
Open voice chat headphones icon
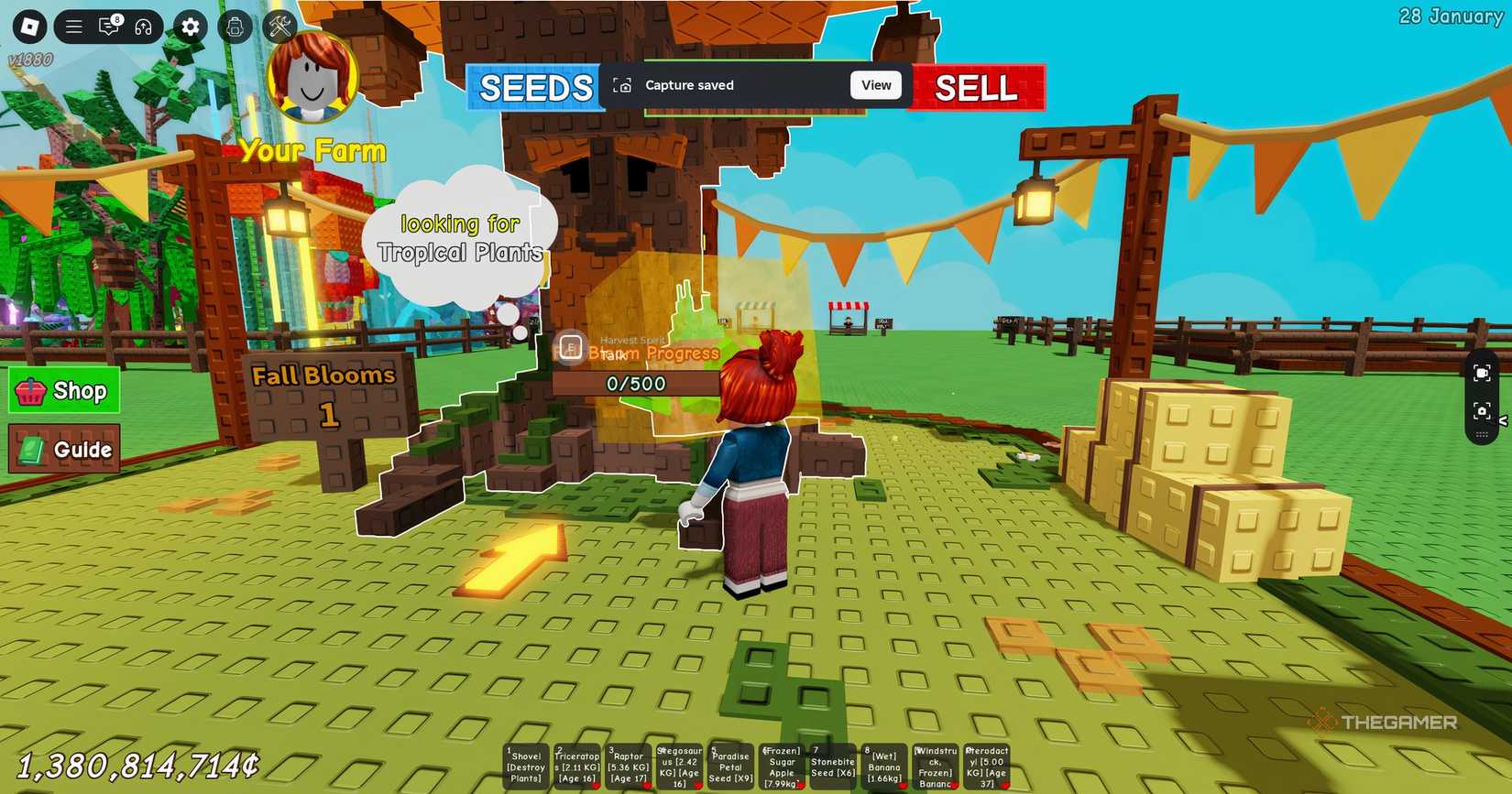(x=143, y=27)
